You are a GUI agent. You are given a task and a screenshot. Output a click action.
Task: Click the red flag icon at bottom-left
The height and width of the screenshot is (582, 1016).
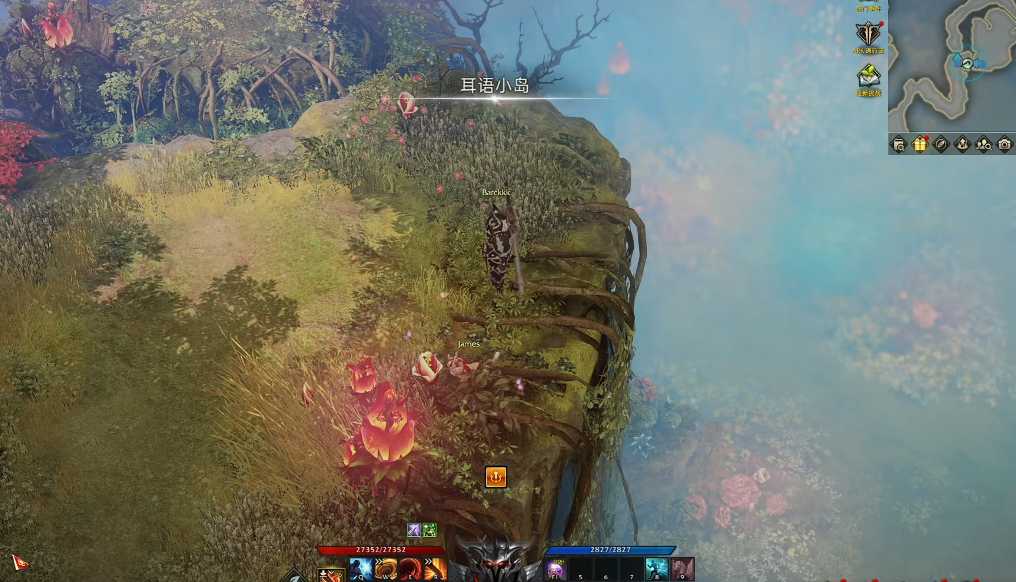coord(19,561)
